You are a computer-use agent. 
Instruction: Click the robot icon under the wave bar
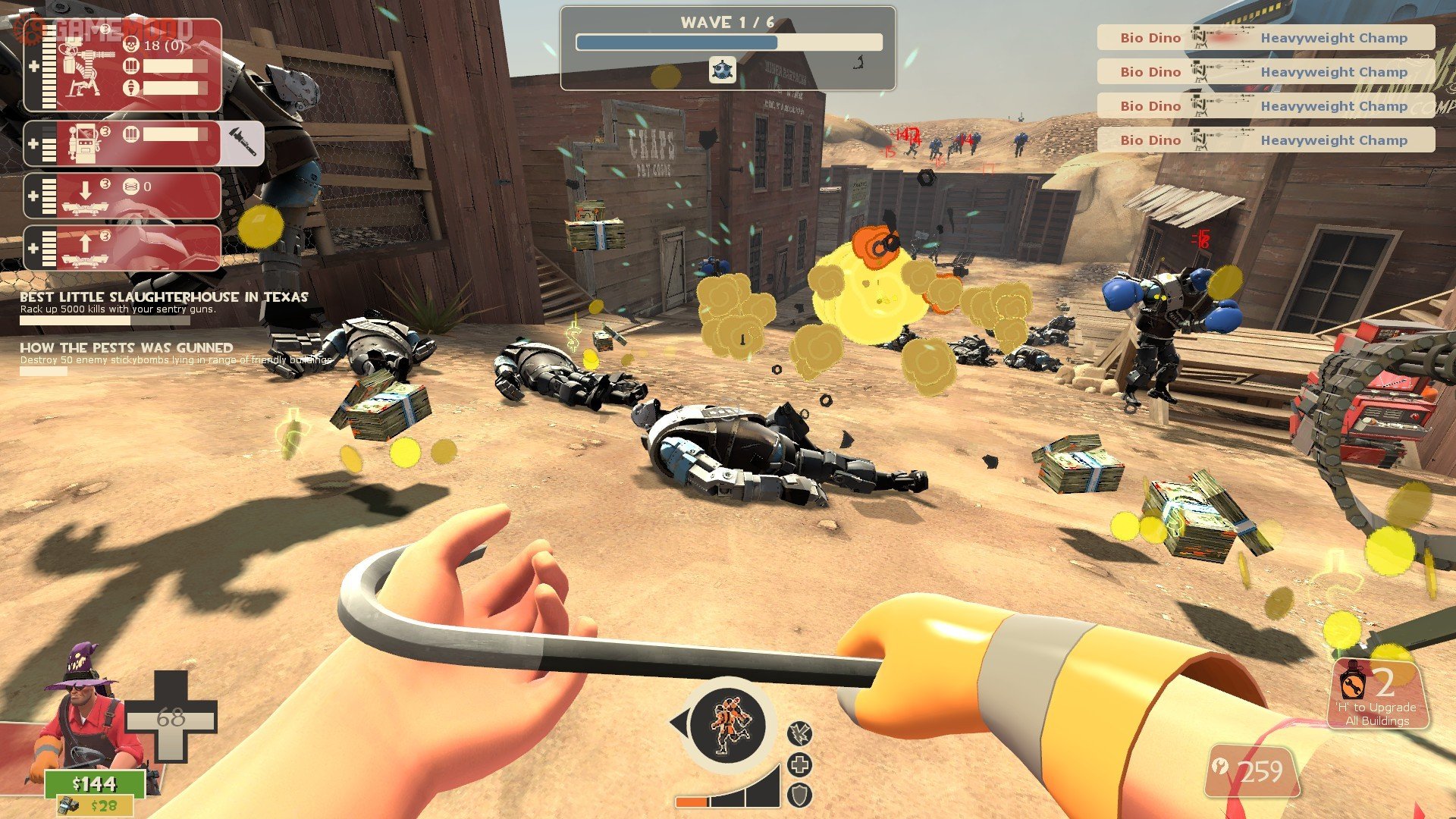(722, 70)
